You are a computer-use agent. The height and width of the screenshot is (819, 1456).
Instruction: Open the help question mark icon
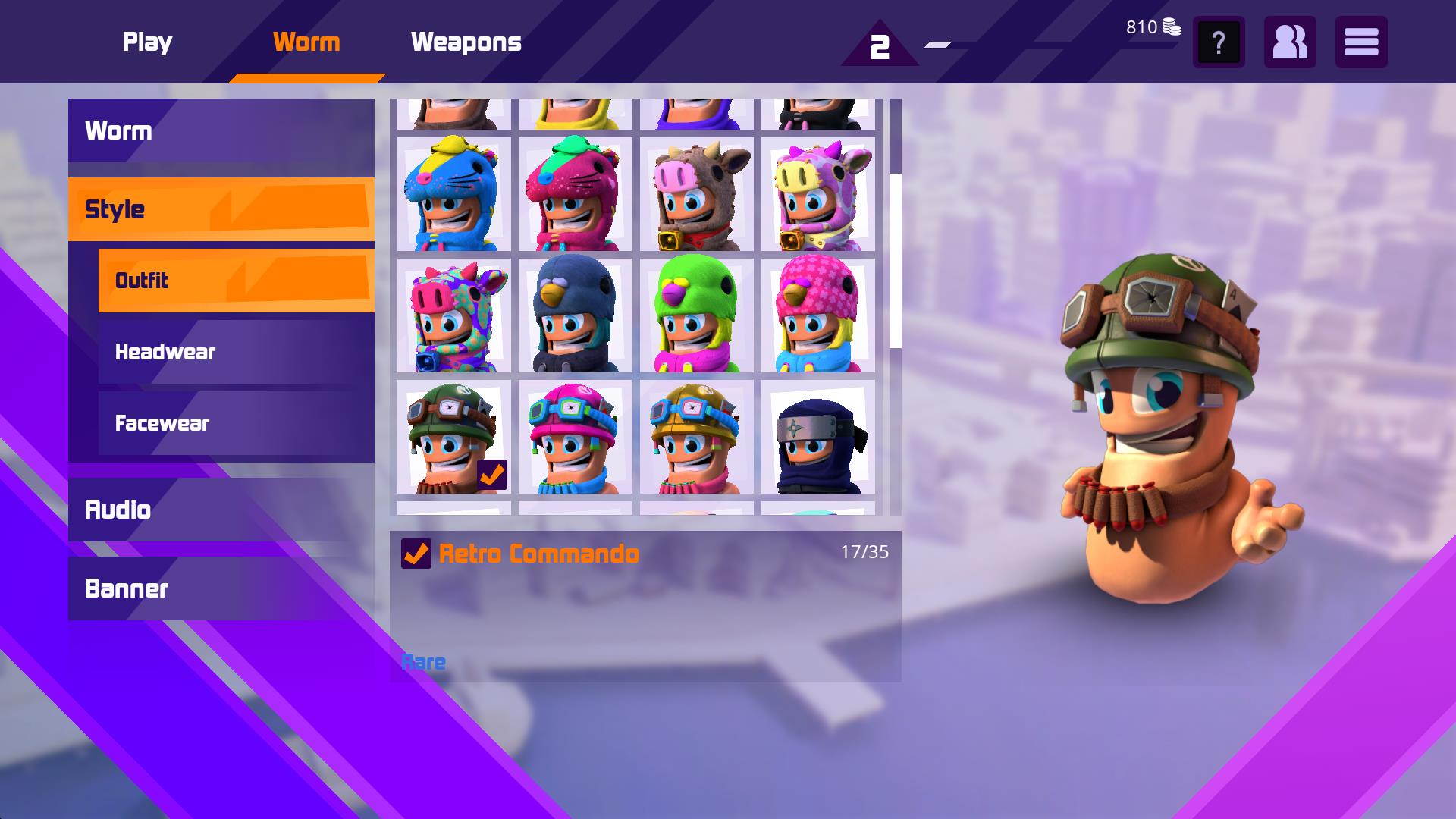1218,43
